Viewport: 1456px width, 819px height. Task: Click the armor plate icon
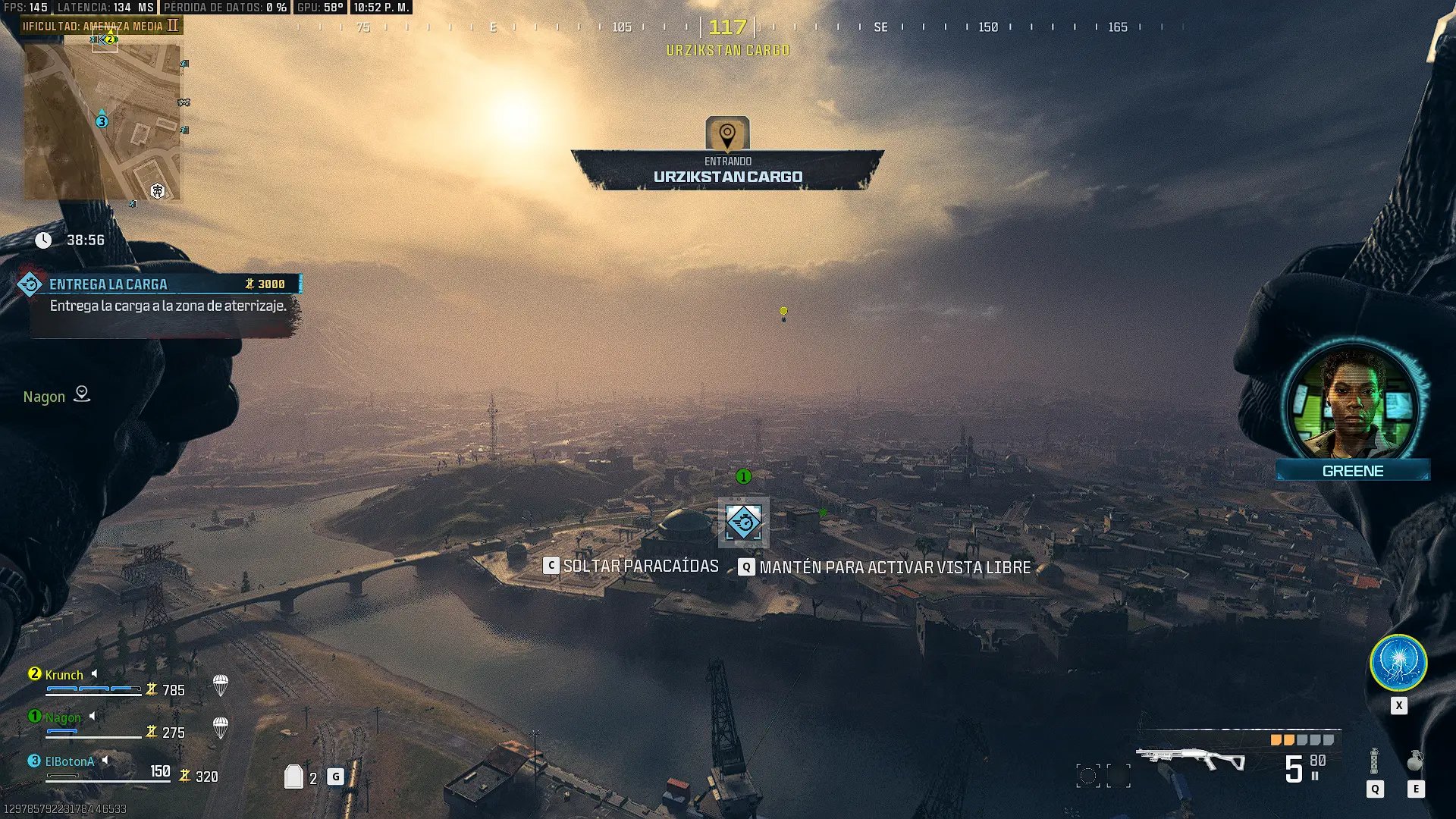click(293, 777)
